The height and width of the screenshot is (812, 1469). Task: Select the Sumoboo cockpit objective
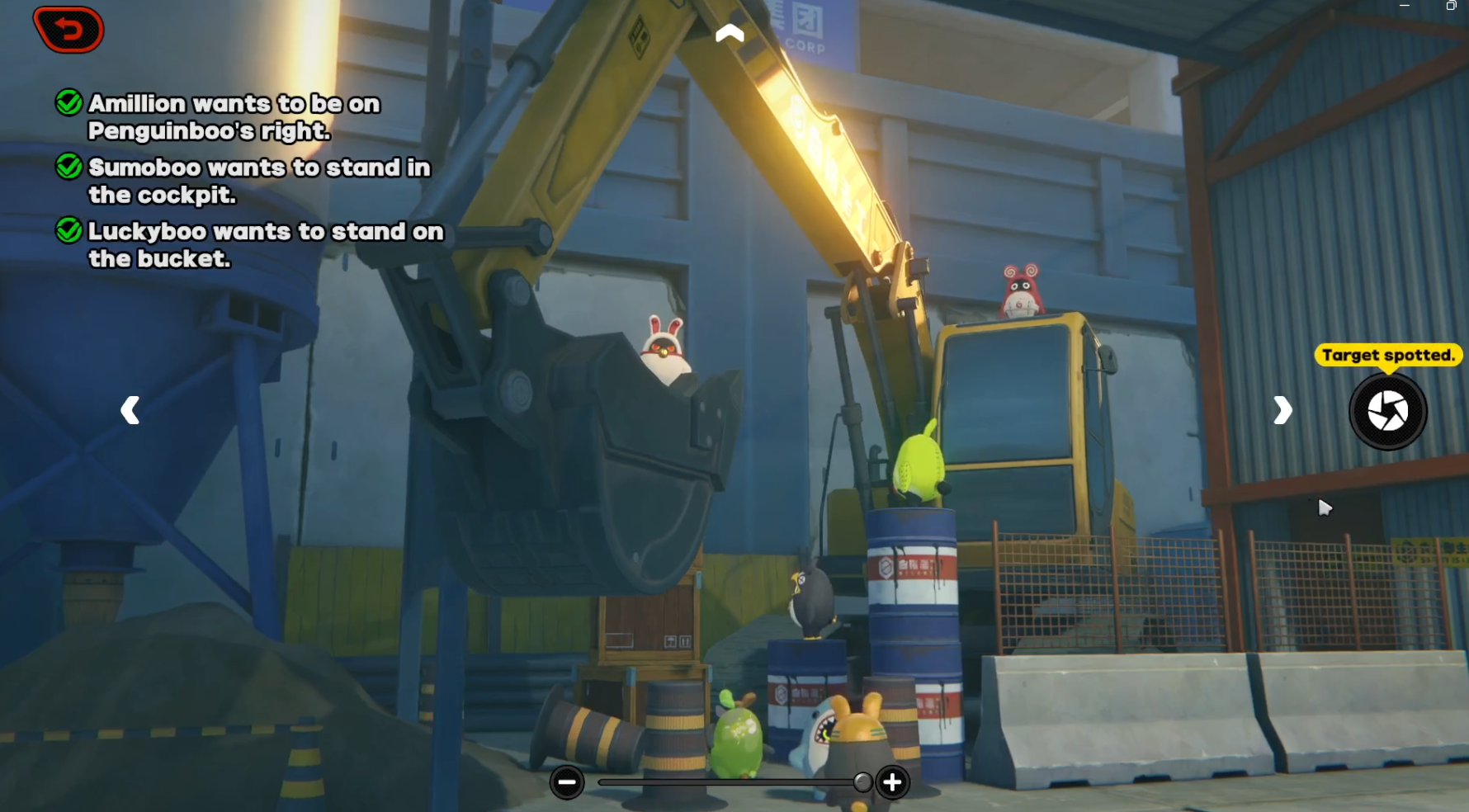pyautogui.click(x=258, y=181)
